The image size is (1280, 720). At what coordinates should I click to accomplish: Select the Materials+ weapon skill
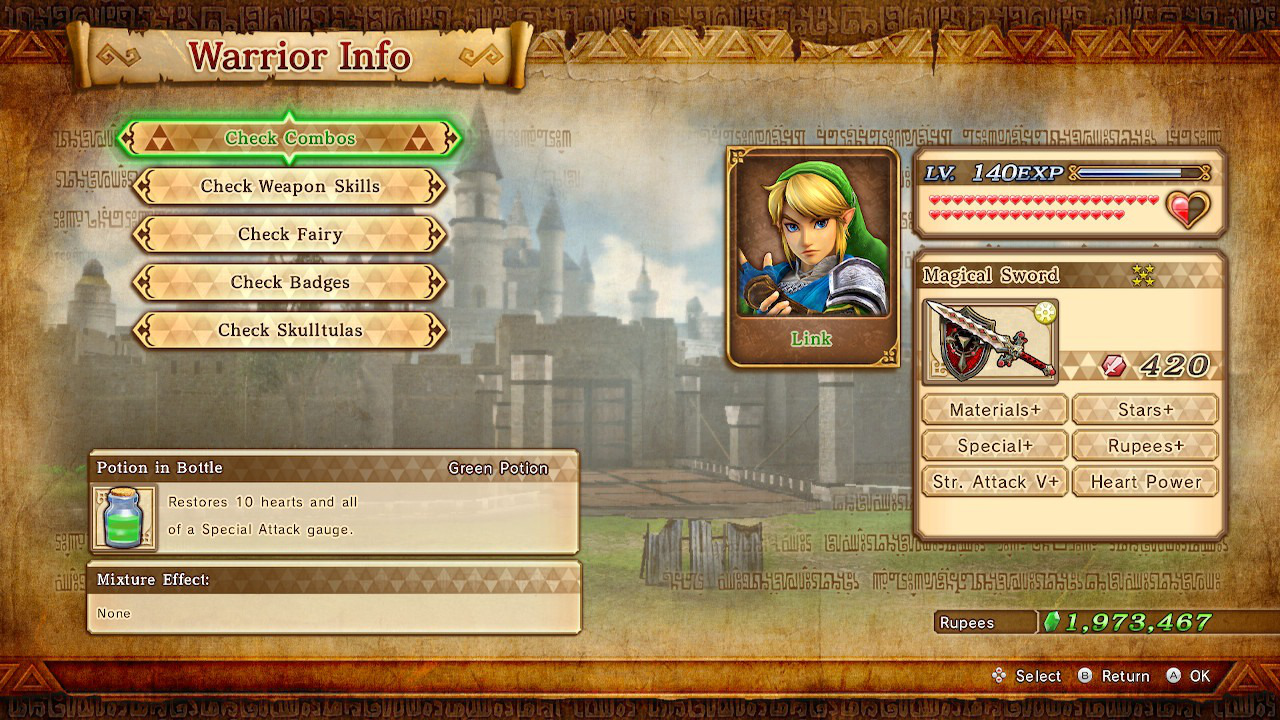pos(994,409)
